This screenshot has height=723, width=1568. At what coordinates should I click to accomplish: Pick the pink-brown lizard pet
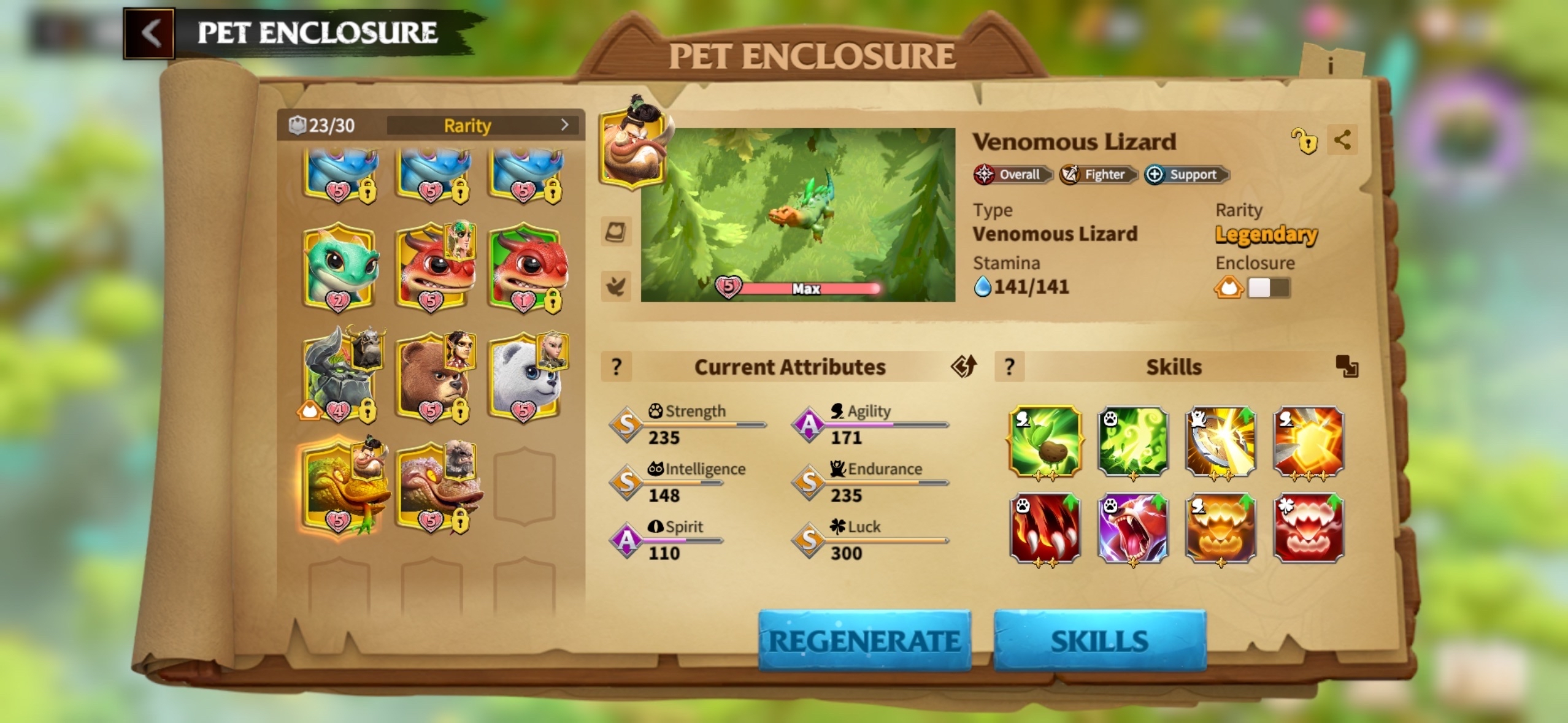click(x=433, y=486)
